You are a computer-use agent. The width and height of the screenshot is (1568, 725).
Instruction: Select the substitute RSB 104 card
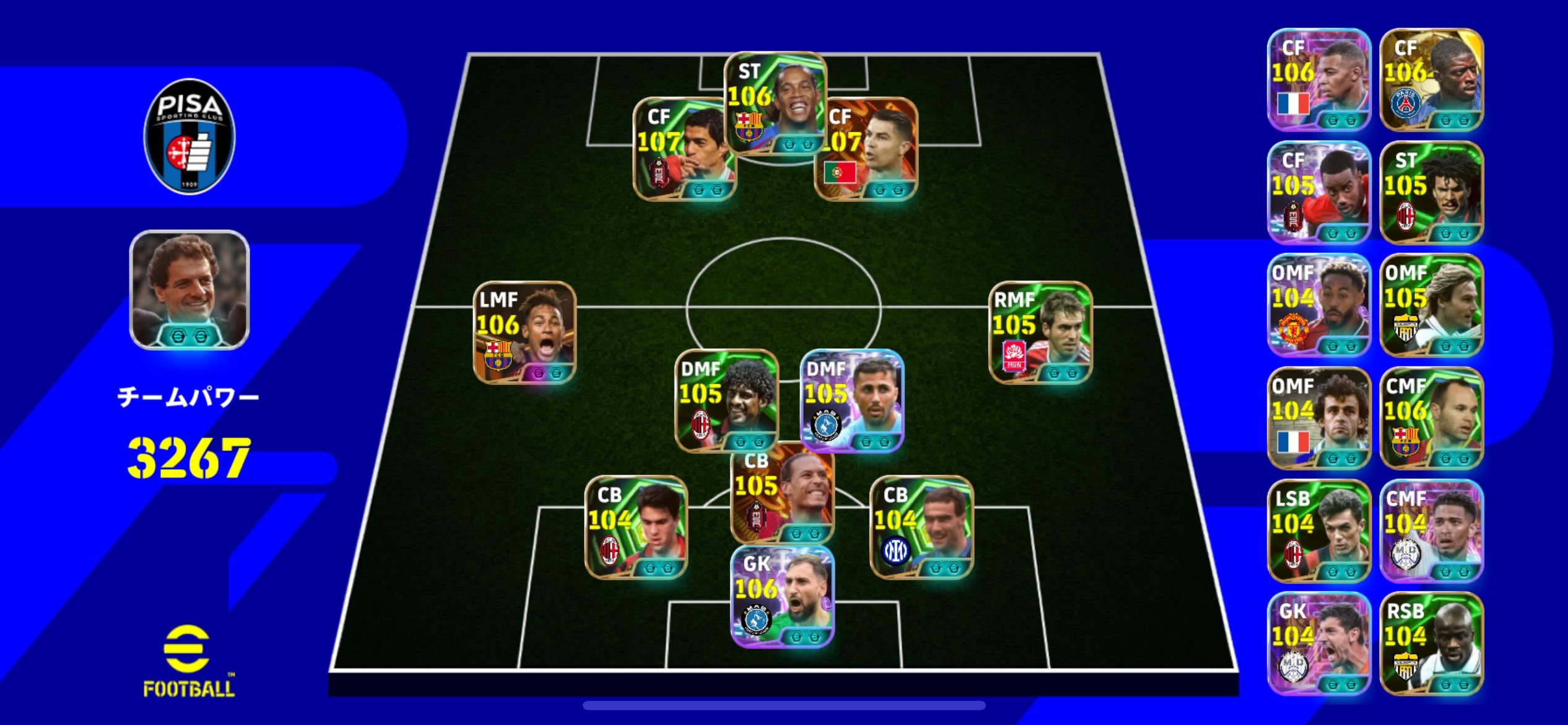pyautogui.click(x=1431, y=643)
